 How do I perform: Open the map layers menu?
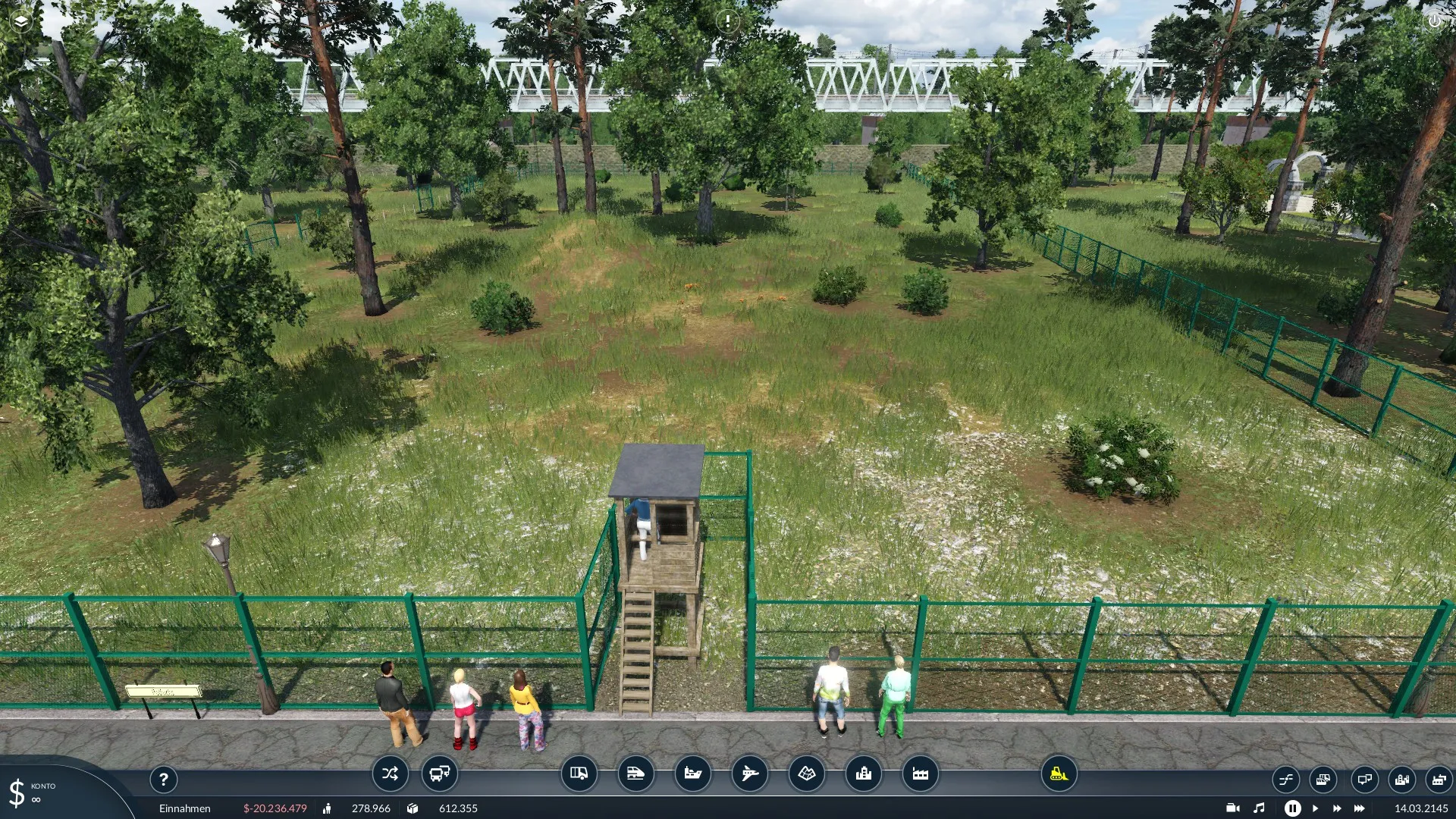click(20, 21)
